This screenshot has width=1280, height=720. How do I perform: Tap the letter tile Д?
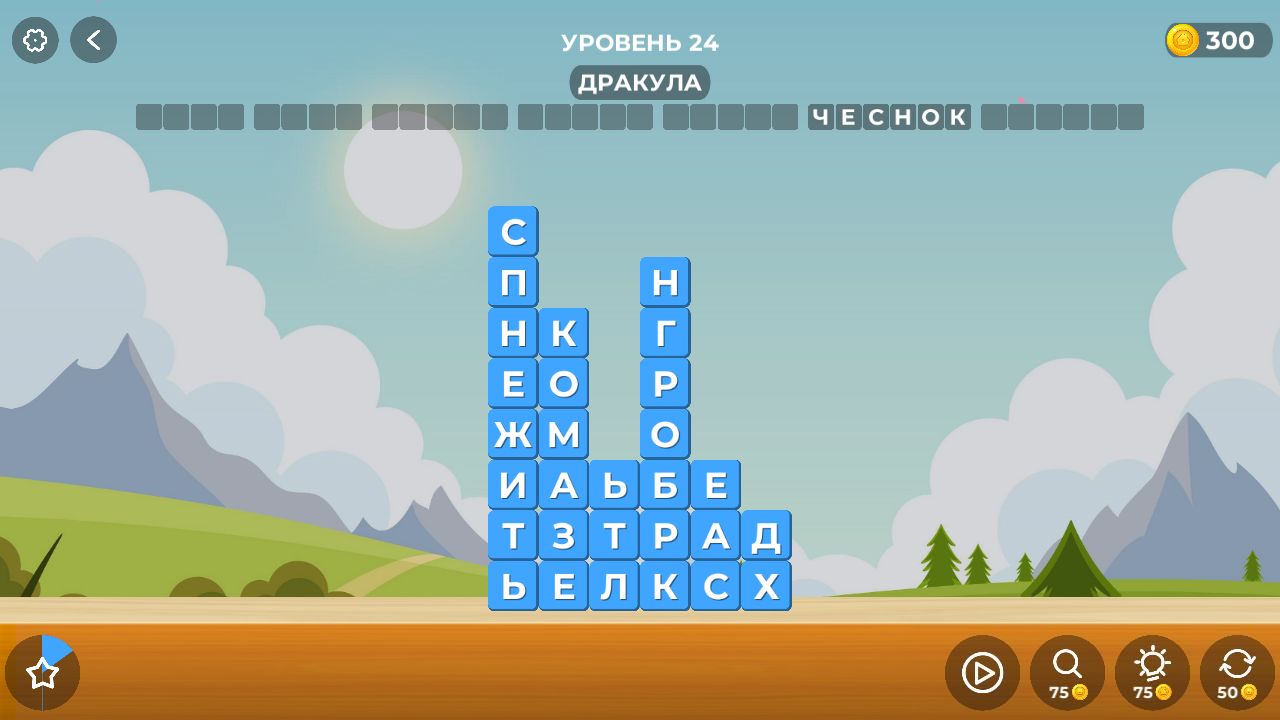pyautogui.click(x=765, y=535)
